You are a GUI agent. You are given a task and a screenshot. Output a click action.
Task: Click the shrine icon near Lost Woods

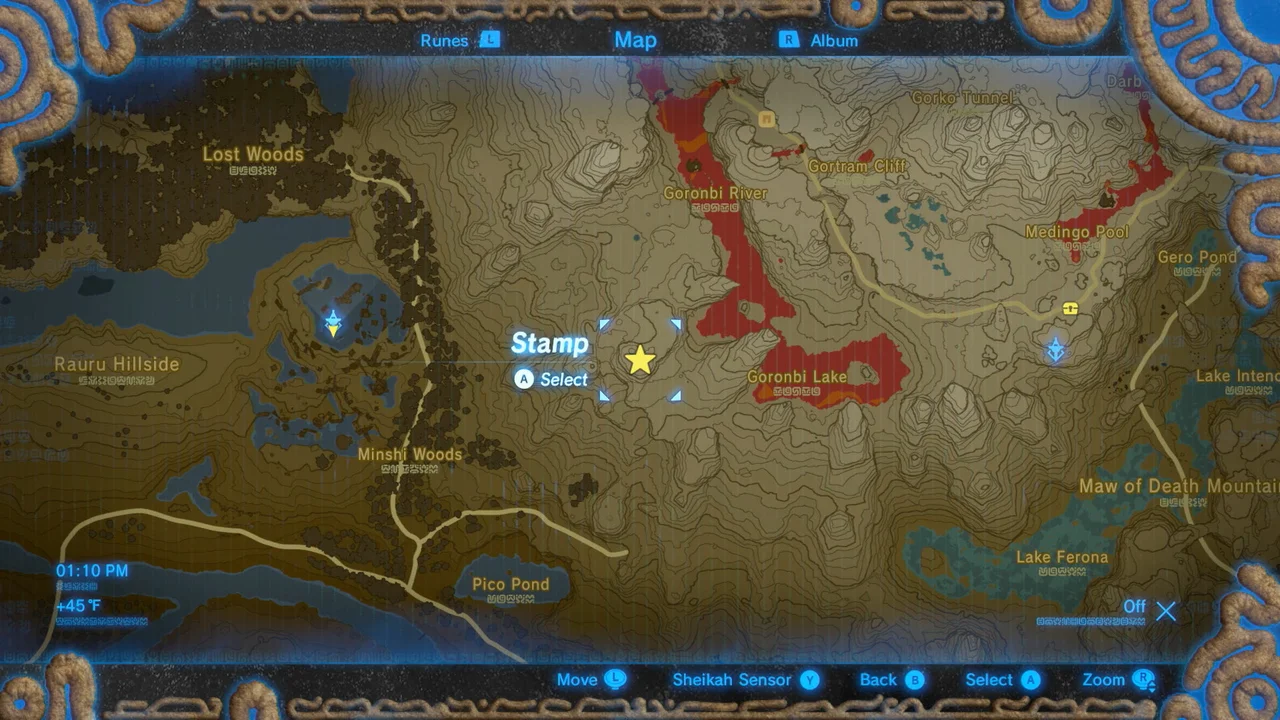coord(333,323)
